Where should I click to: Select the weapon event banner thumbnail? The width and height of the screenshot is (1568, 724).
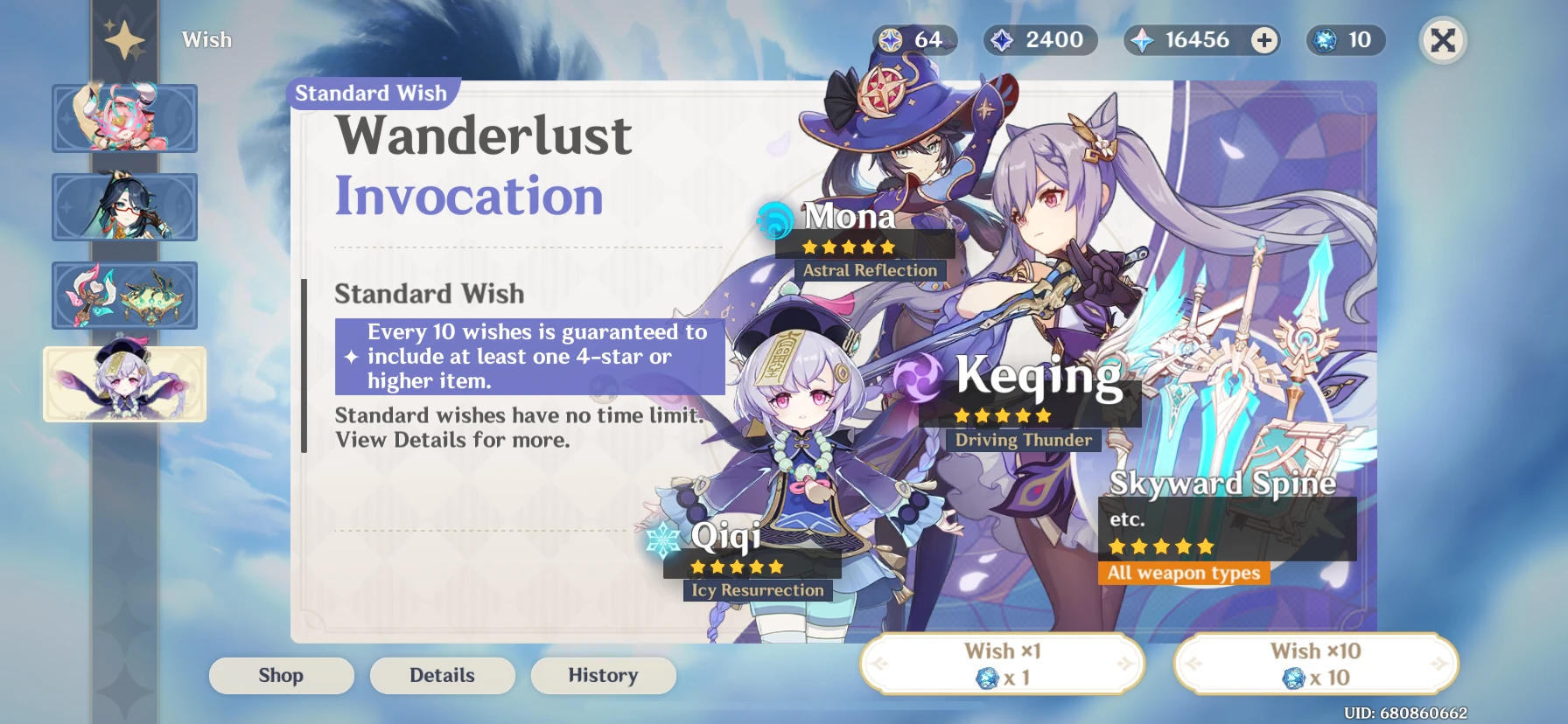123,296
